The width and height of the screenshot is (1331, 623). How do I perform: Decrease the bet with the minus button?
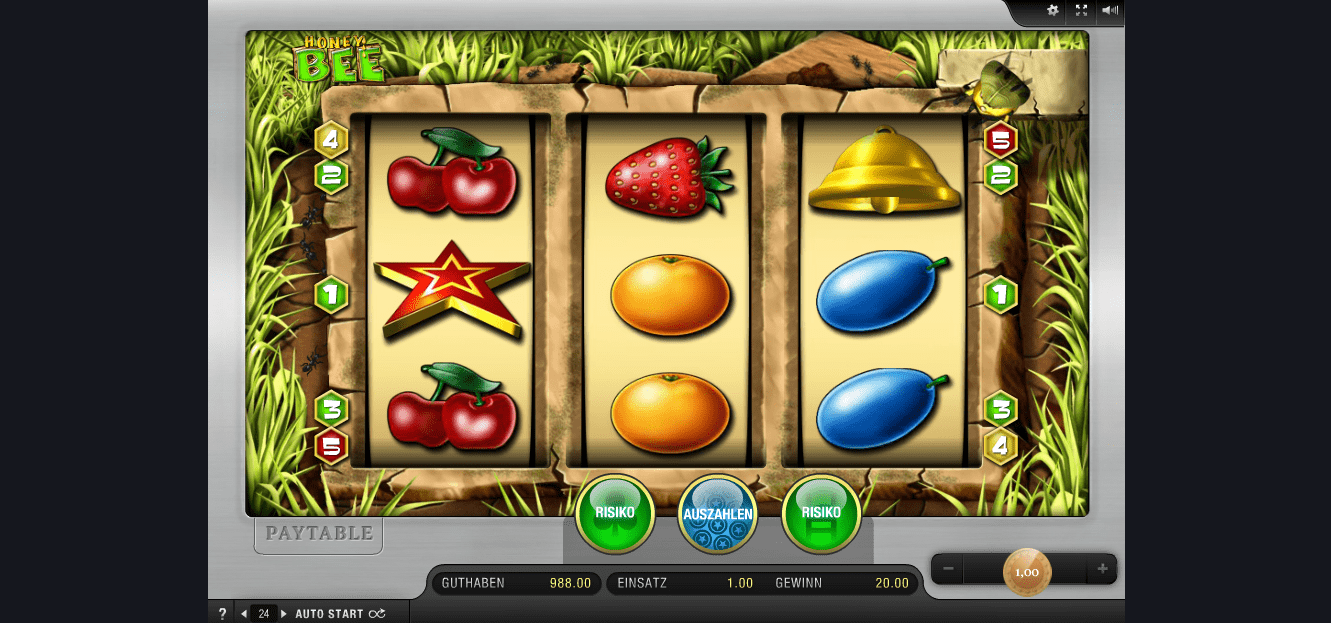pyautogui.click(x=948, y=570)
